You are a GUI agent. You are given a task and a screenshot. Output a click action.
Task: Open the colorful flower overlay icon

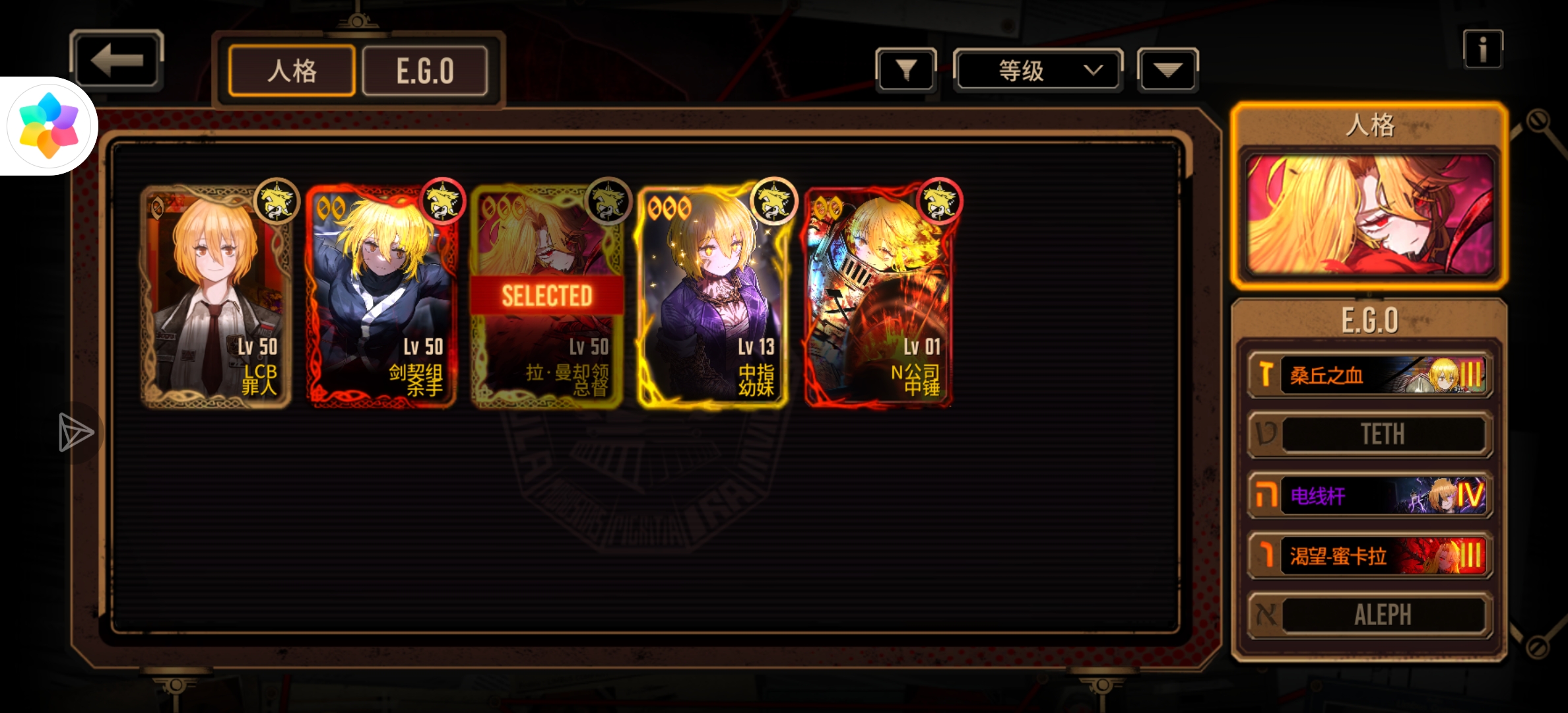pyautogui.click(x=49, y=125)
